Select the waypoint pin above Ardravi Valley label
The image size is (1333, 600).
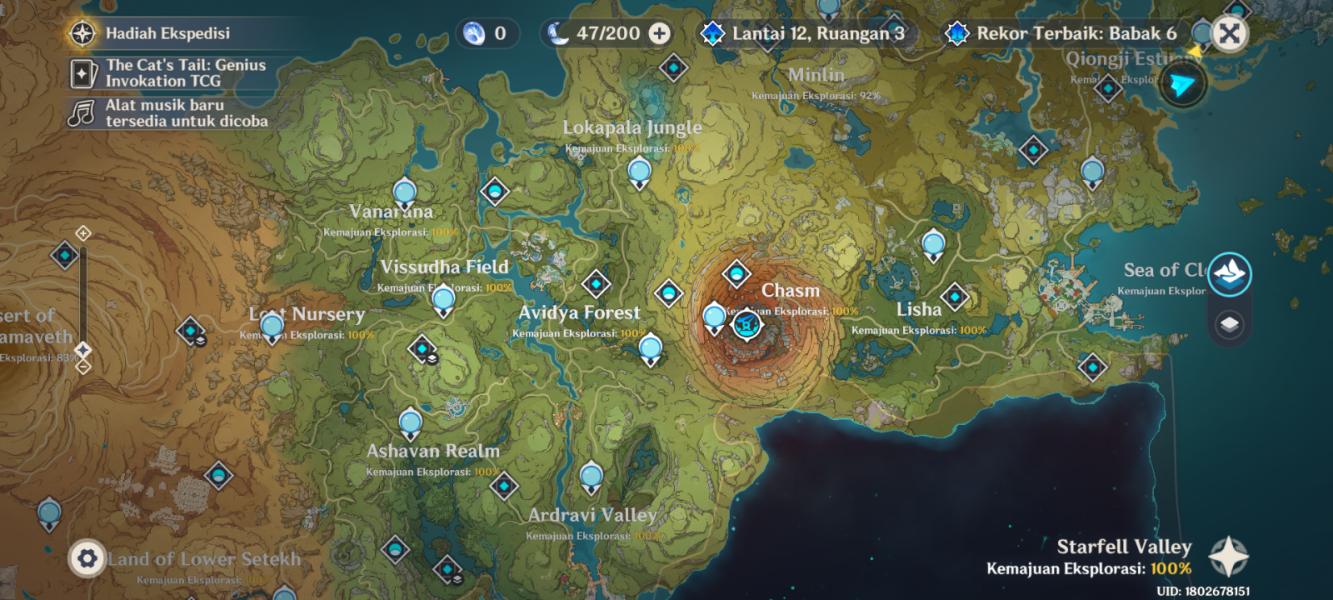(x=591, y=476)
